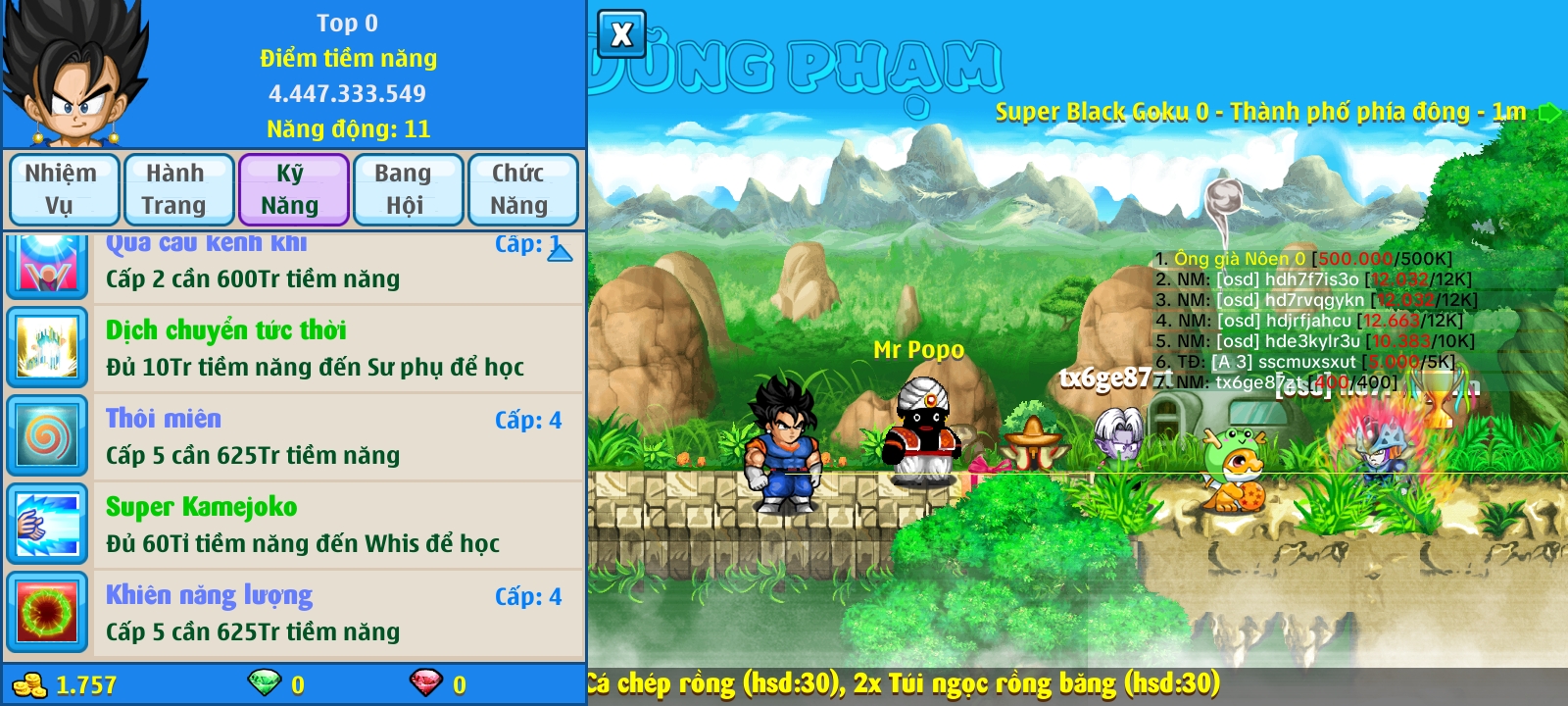Switch to the Nhiệm Vụ tab
This screenshot has height=706, width=1568.
tap(62, 189)
